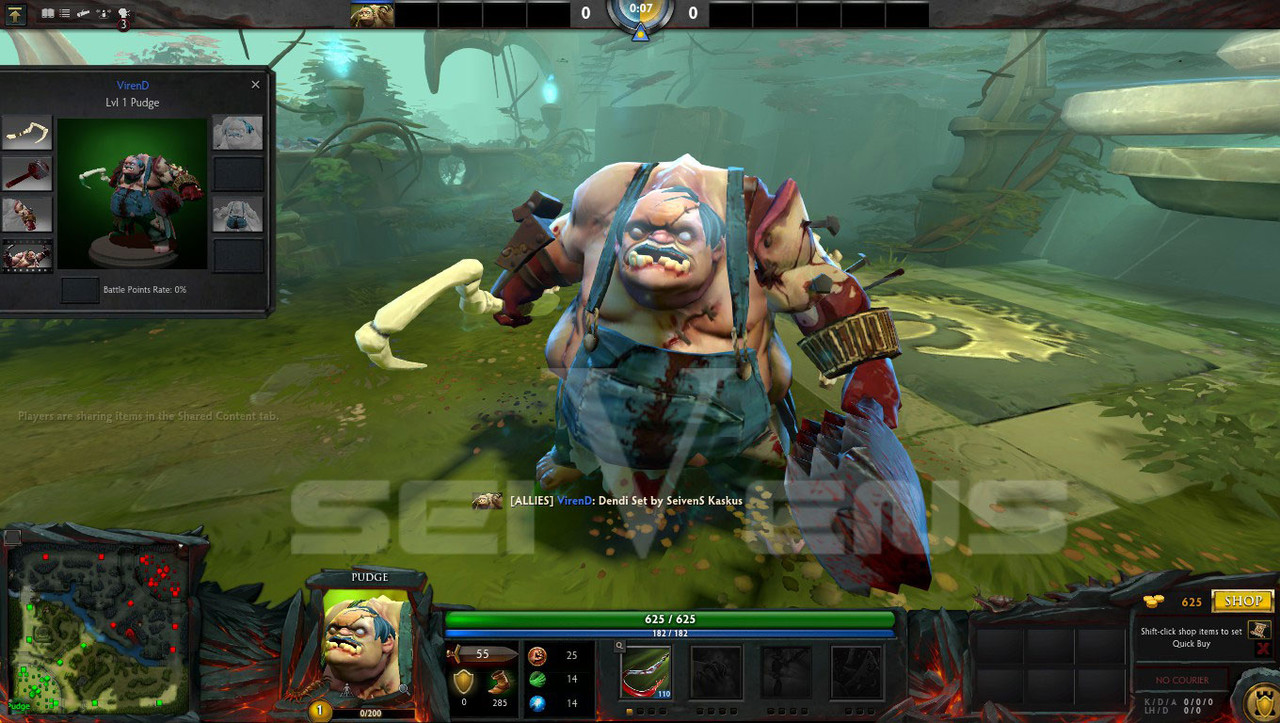Open the book icon in top bar
This screenshot has width=1280, height=723.
[47, 14]
